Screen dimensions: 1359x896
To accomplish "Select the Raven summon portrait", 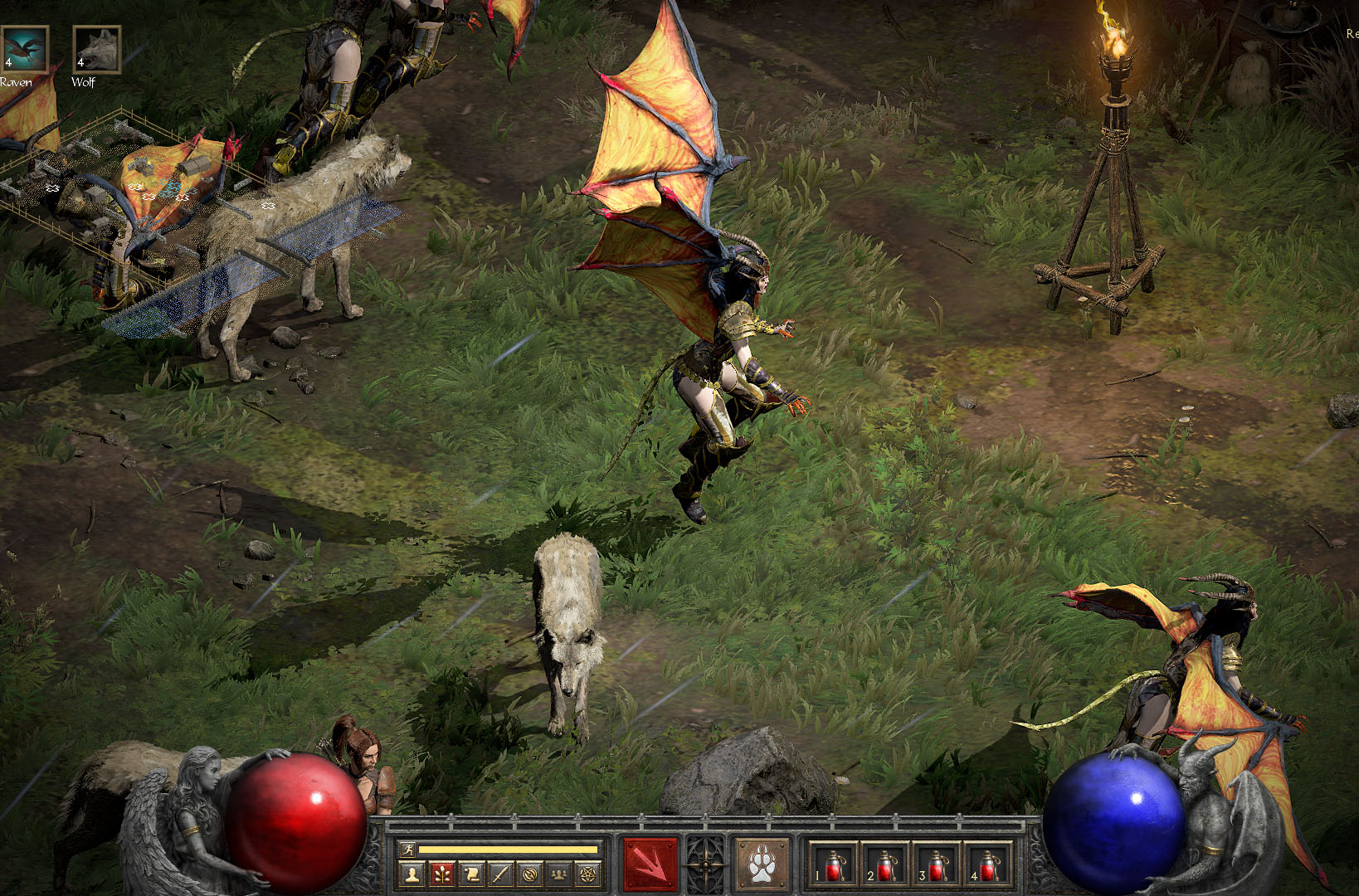I will coord(24,50).
